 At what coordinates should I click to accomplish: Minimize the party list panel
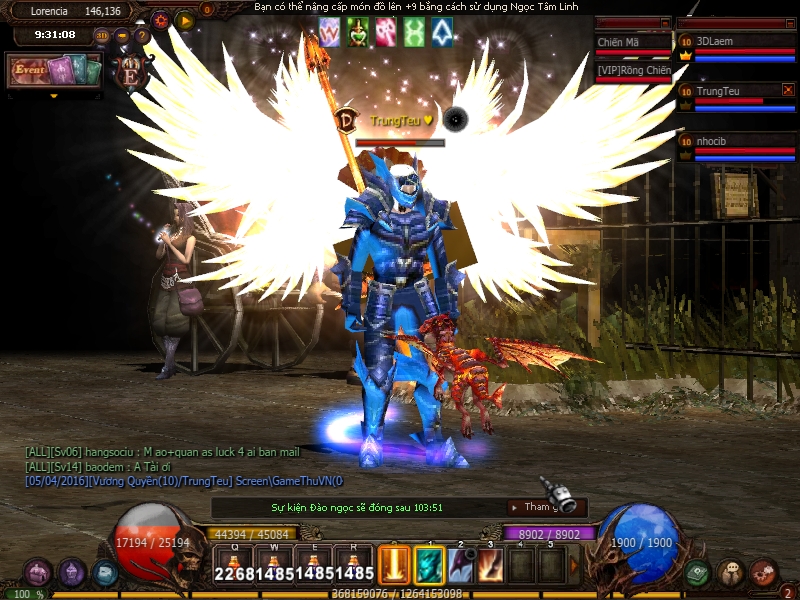coord(788,23)
